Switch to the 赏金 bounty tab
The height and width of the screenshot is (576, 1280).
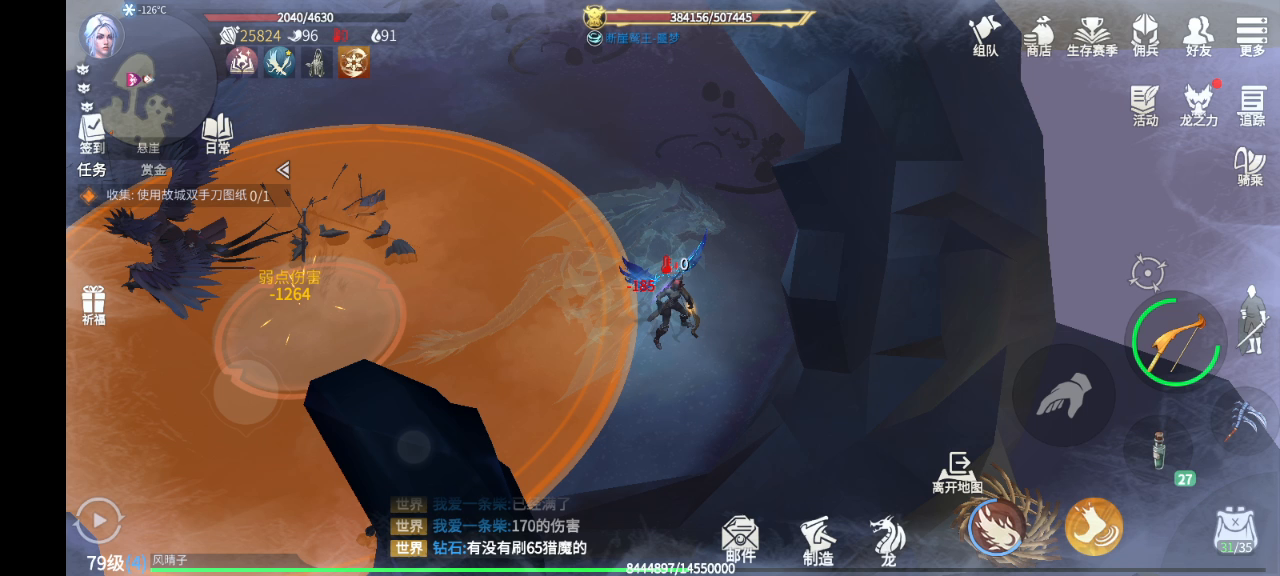[x=153, y=170]
